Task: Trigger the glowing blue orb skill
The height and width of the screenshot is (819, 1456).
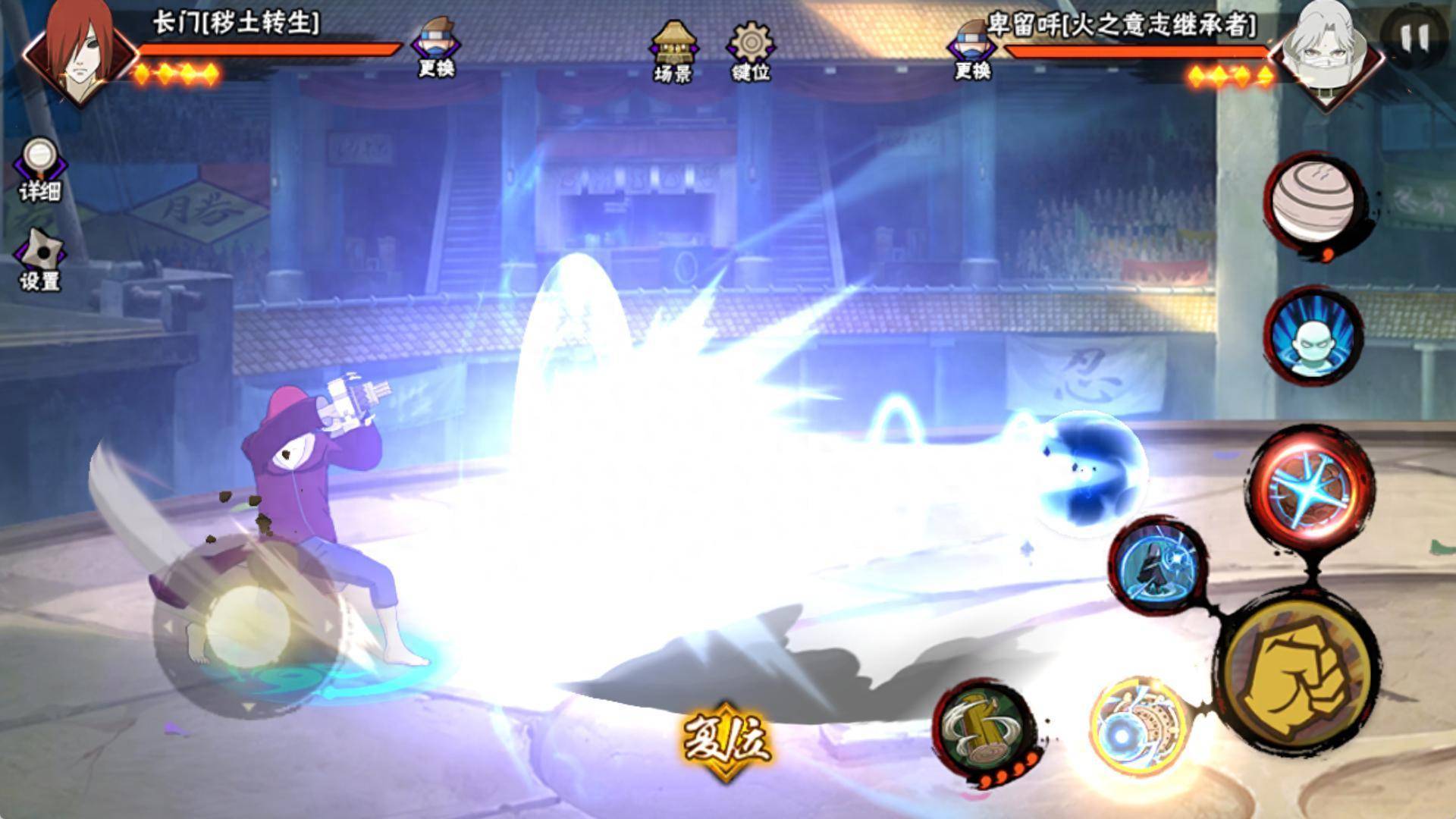Action: click(1137, 726)
